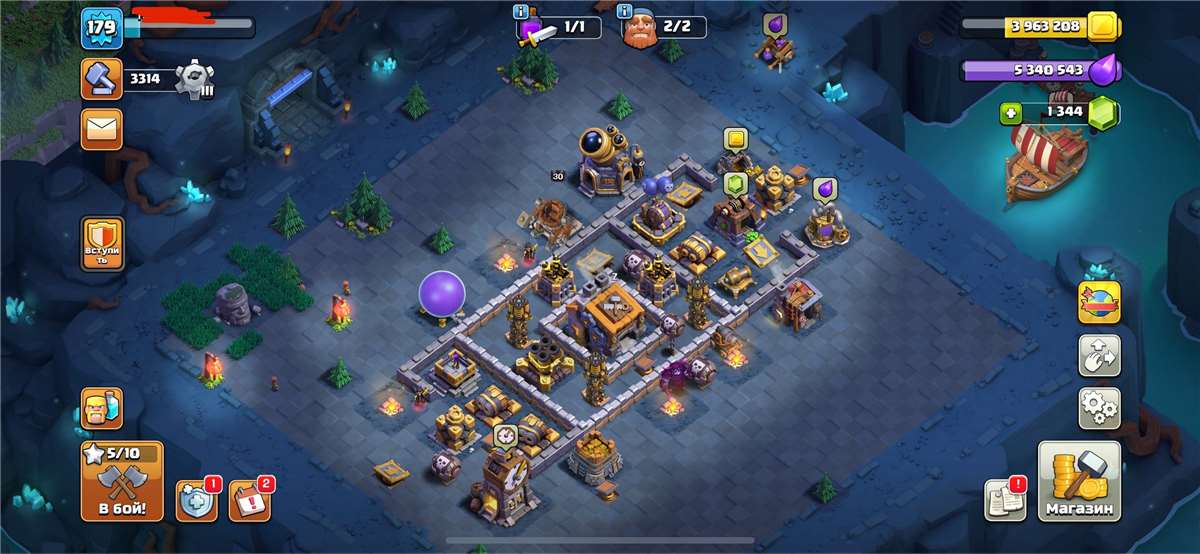Click the green plus to add gems
Image resolution: width=1200 pixels, height=554 pixels.
point(1009,113)
